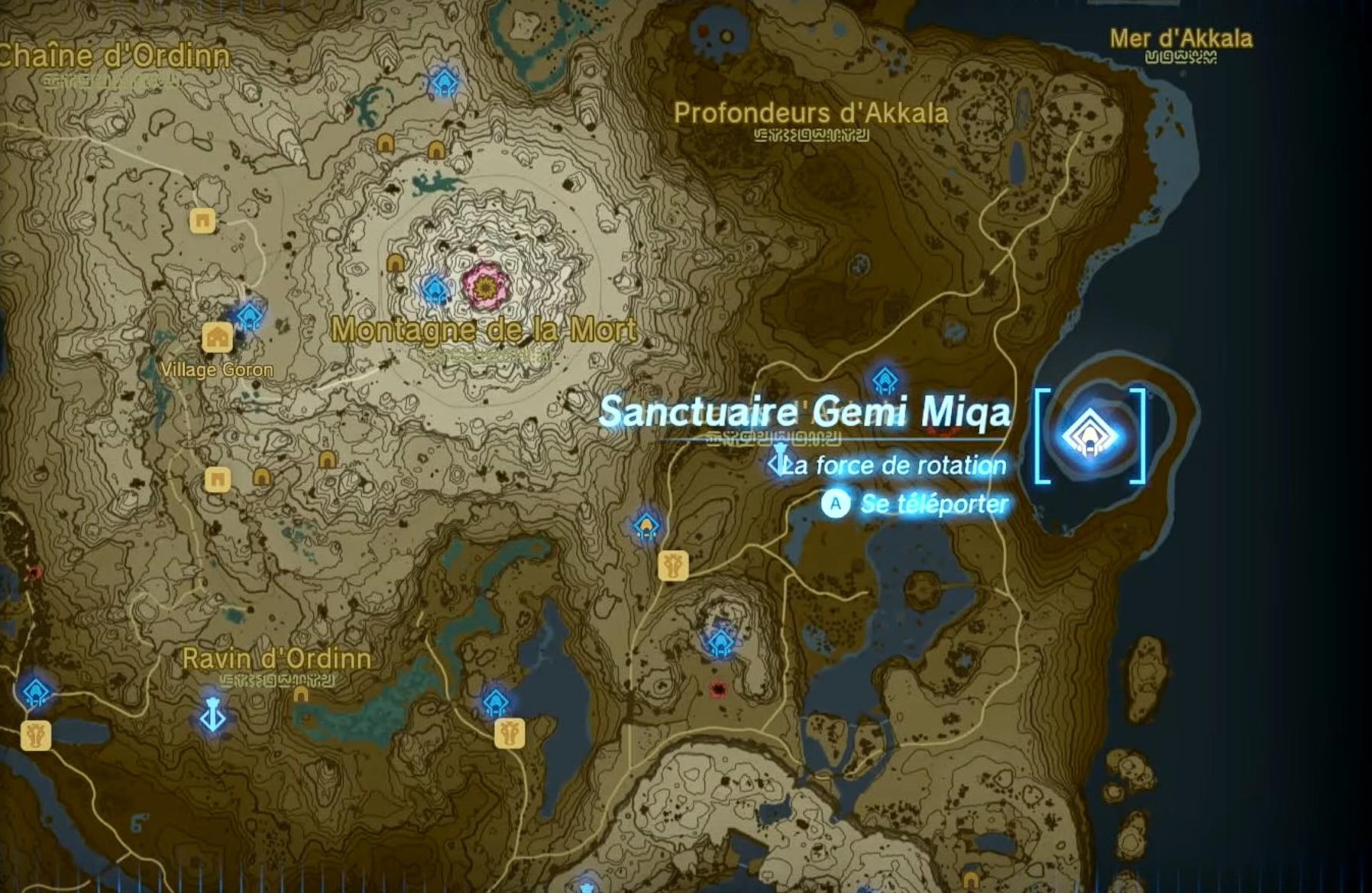Click the shrine icon on Death Mountain summit
Image resolution: width=1372 pixels, height=893 pixels.
(x=435, y=289)
